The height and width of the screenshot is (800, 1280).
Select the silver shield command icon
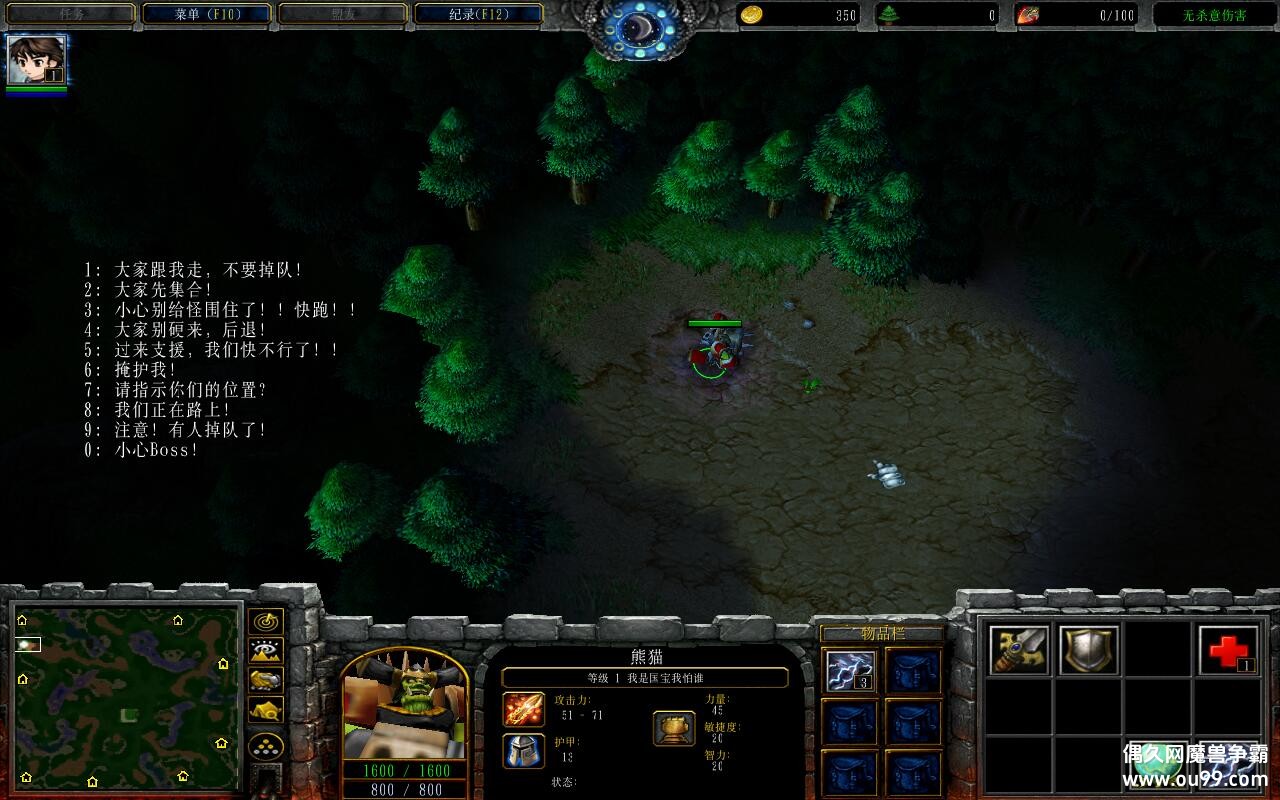1089,650
